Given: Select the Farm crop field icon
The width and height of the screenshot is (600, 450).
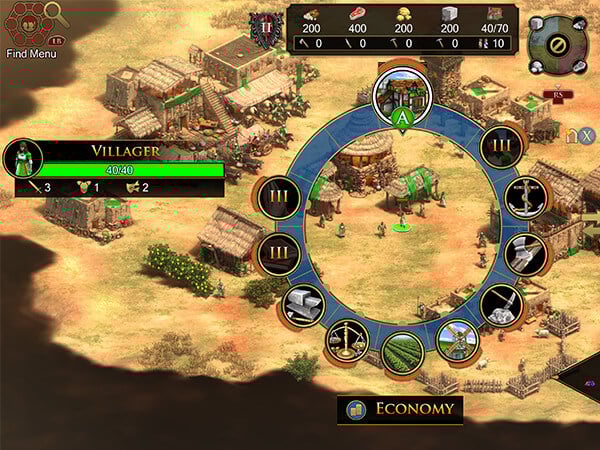Looking at the screenshot, I should point(402,353).
